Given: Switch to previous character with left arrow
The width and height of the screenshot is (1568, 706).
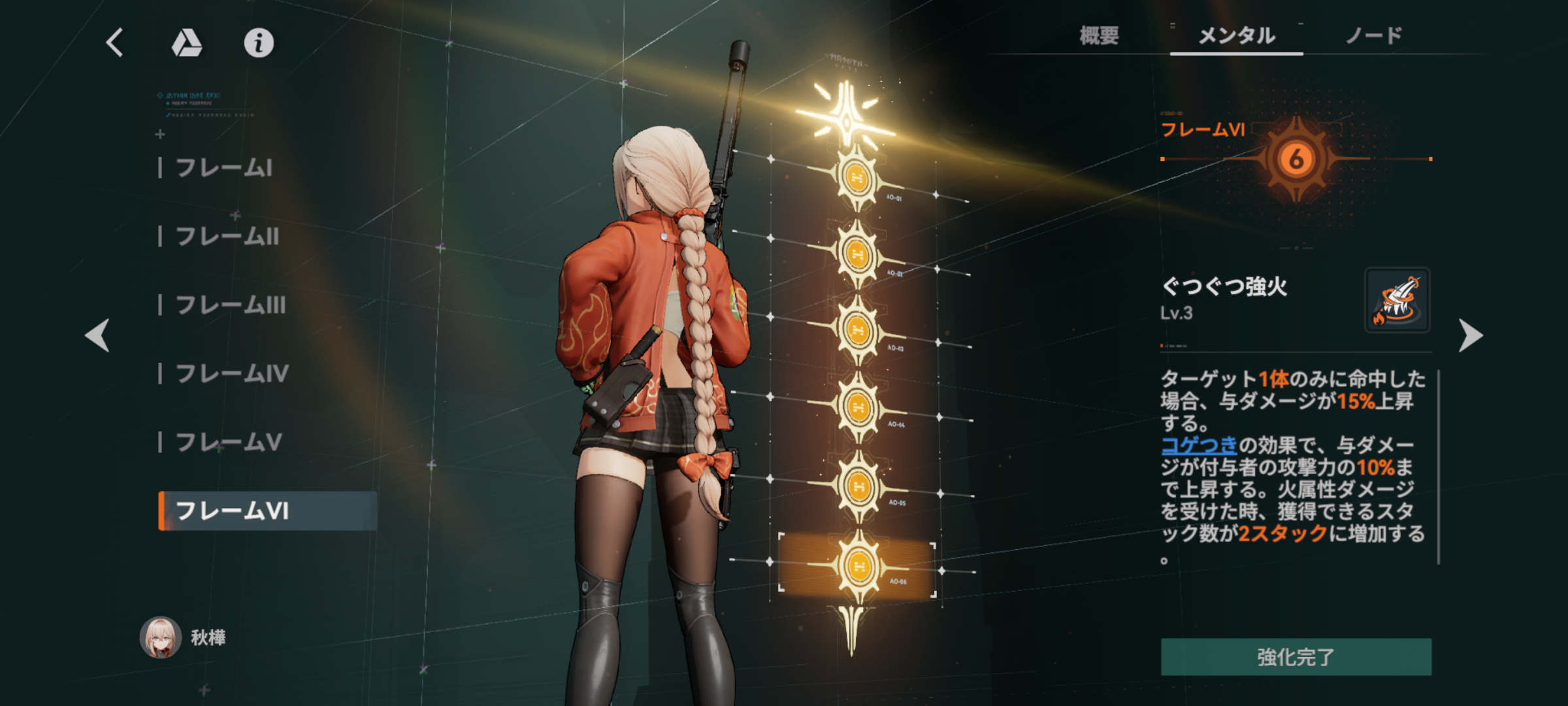Looking at the screenshot, I should pyautogui.click(x=97, y=335).
